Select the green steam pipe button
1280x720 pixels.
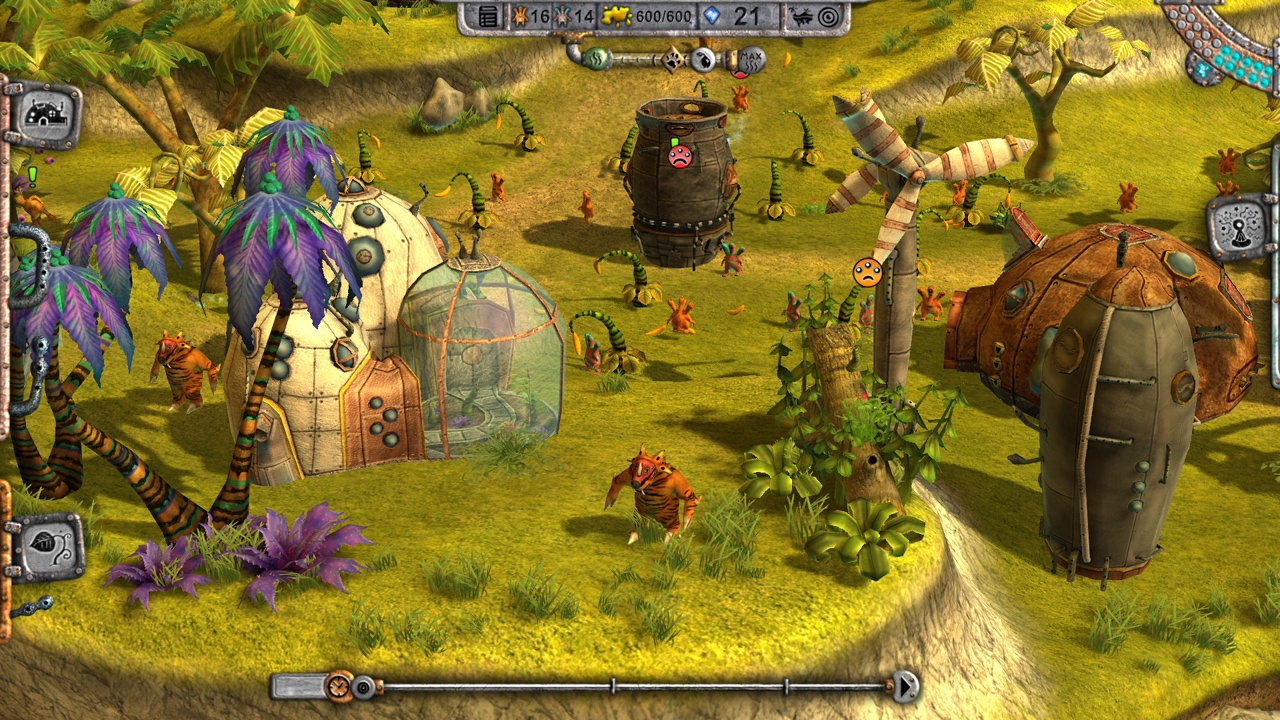(x=596, y=58)
